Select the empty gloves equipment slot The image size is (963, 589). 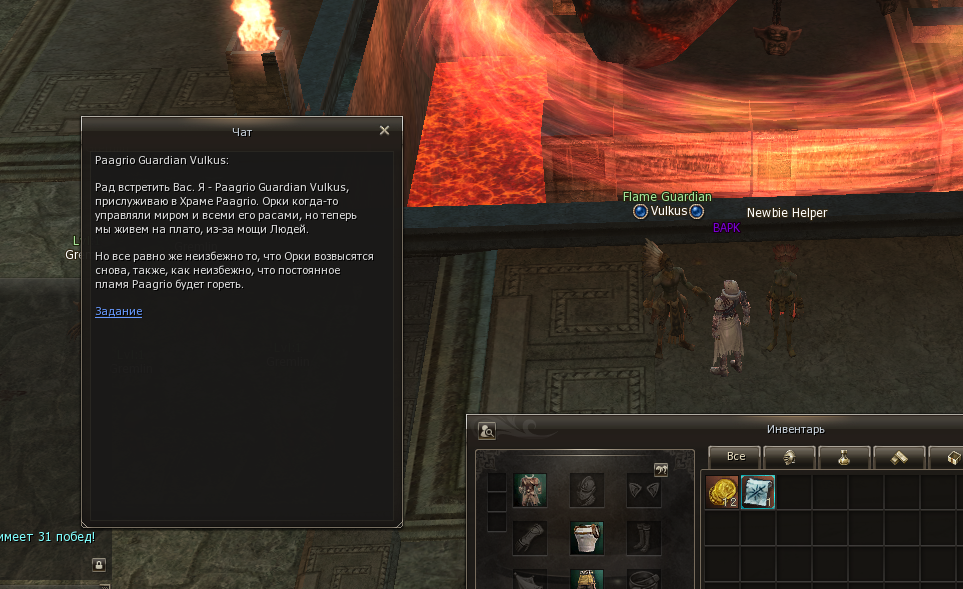(530, 538)
